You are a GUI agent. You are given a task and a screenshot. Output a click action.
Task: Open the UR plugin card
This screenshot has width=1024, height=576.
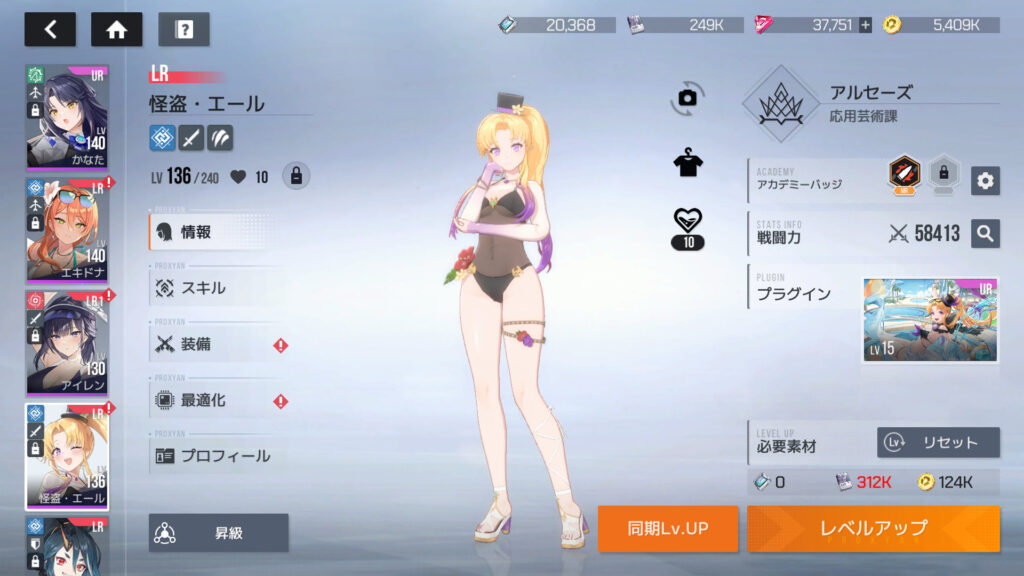pos(930,321)
